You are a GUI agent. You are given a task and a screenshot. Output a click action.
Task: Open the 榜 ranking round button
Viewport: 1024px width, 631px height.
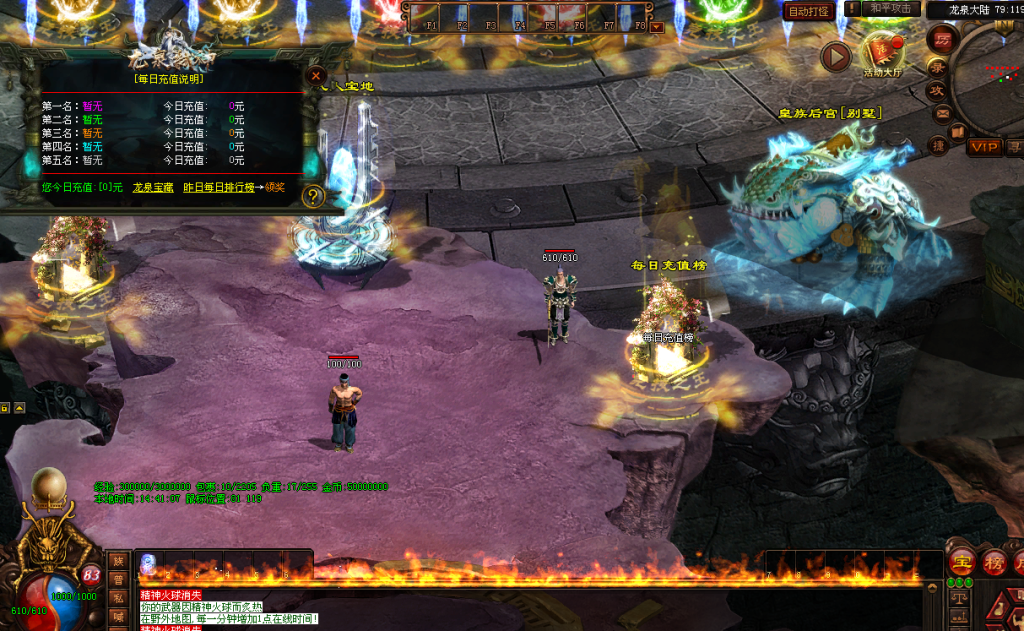point(994,563)
